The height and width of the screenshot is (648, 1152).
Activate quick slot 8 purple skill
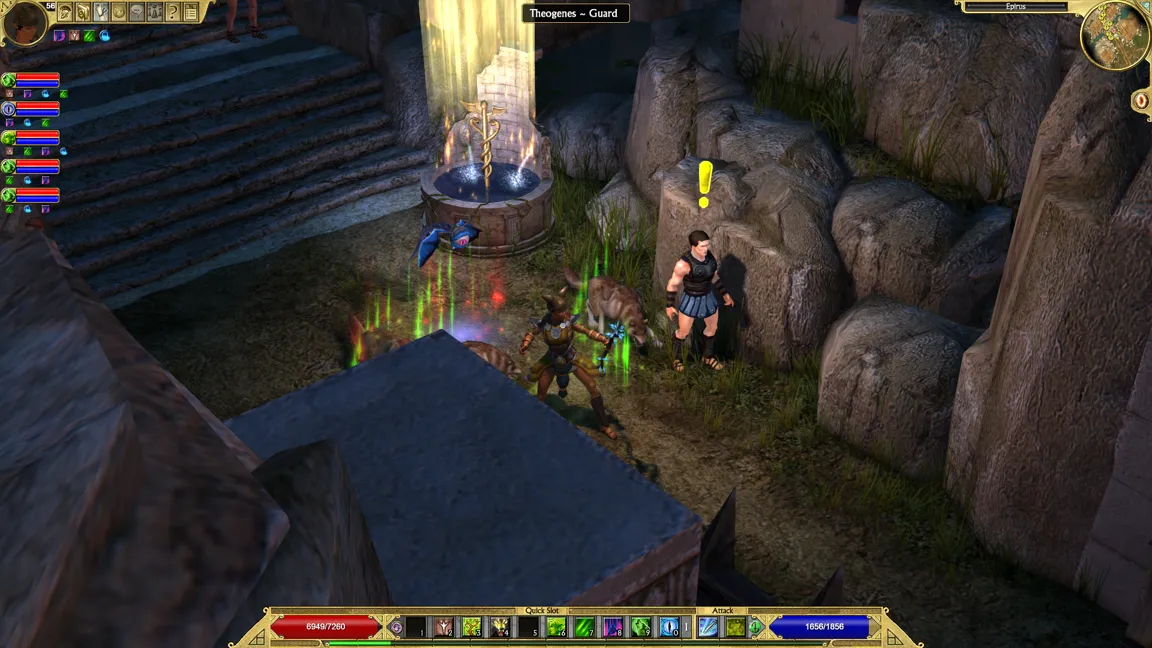[x=612, y=627]
